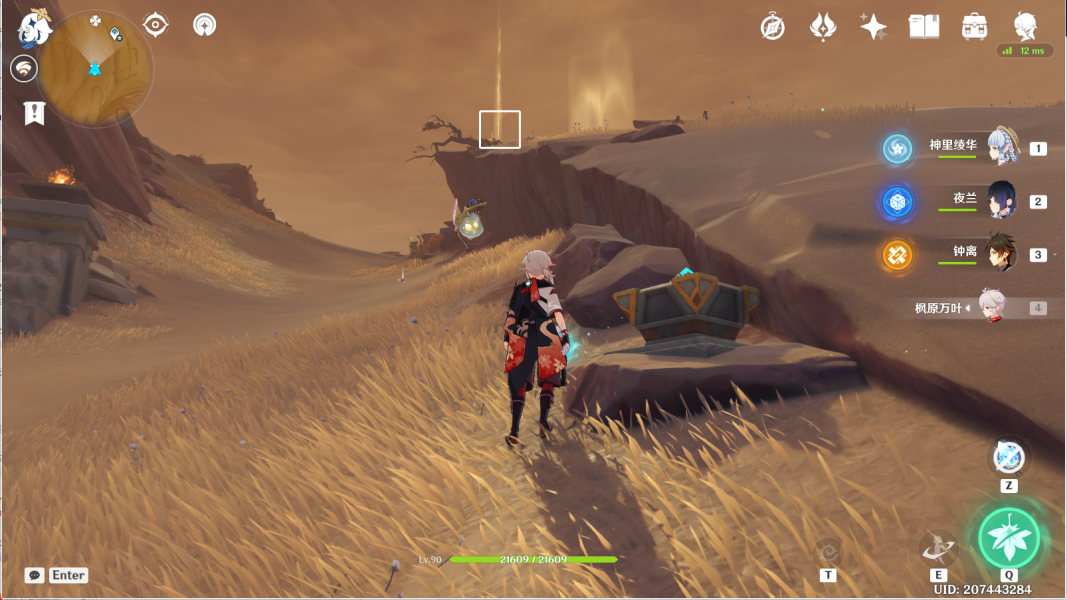
Task: Open the Wish four-pointed star icon
Action: (x=873, y=27)
